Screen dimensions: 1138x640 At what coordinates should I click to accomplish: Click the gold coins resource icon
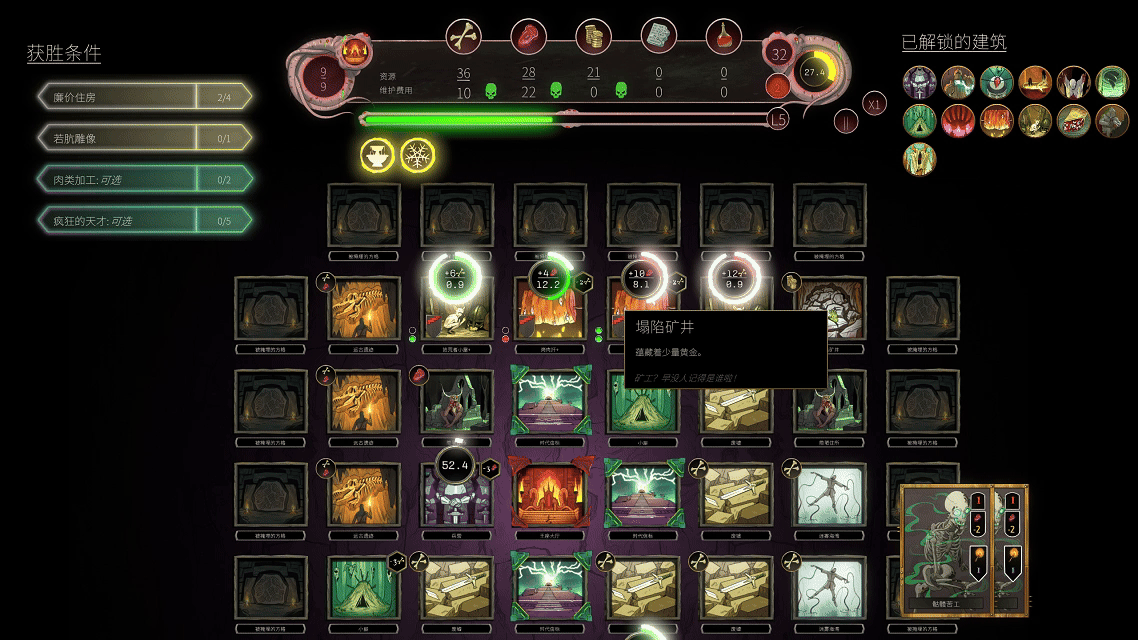tap(593, 37)
